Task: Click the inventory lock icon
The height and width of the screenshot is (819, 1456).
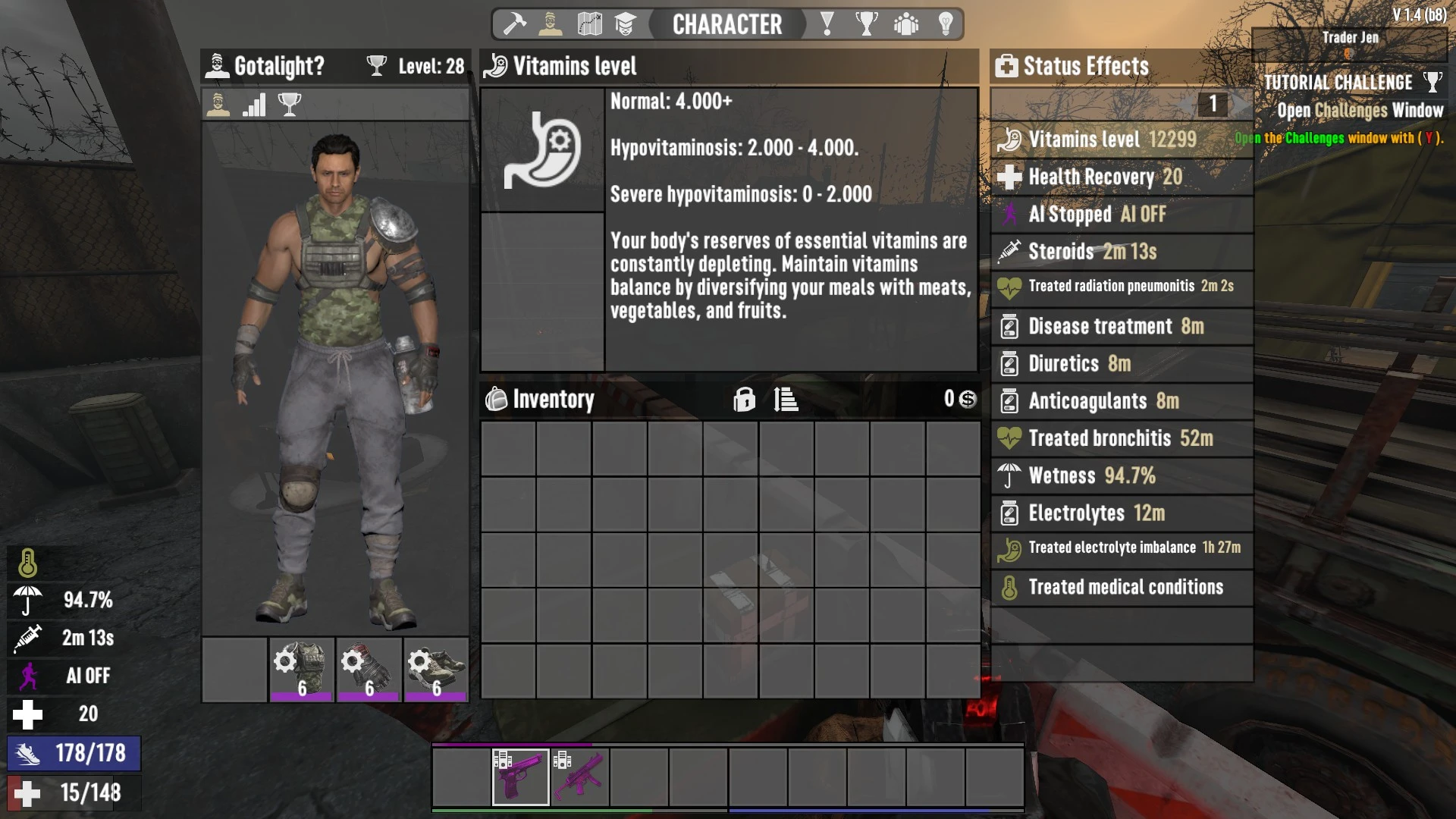Action: tap(744, 399)
